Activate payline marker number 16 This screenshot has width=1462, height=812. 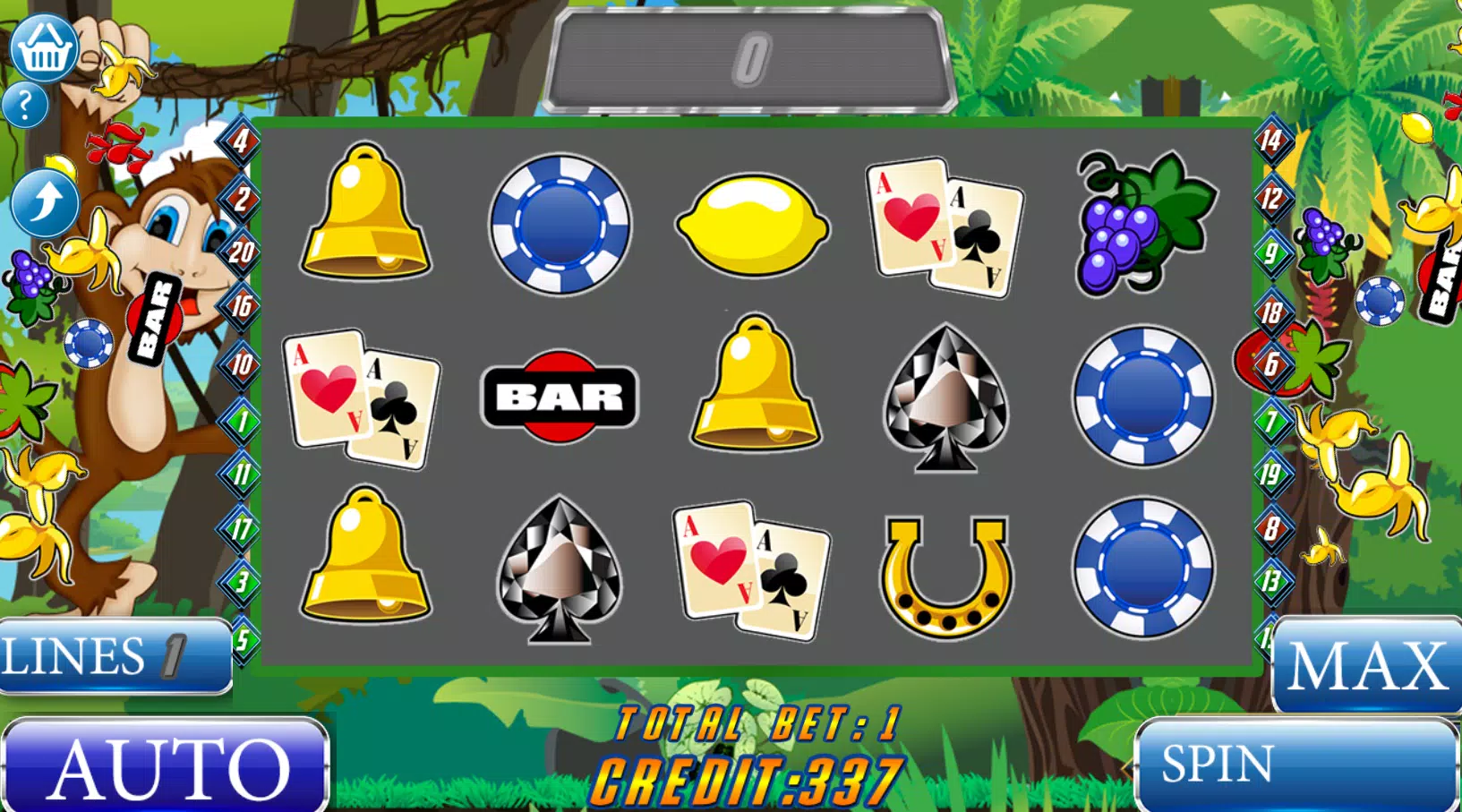coord(241,307)
